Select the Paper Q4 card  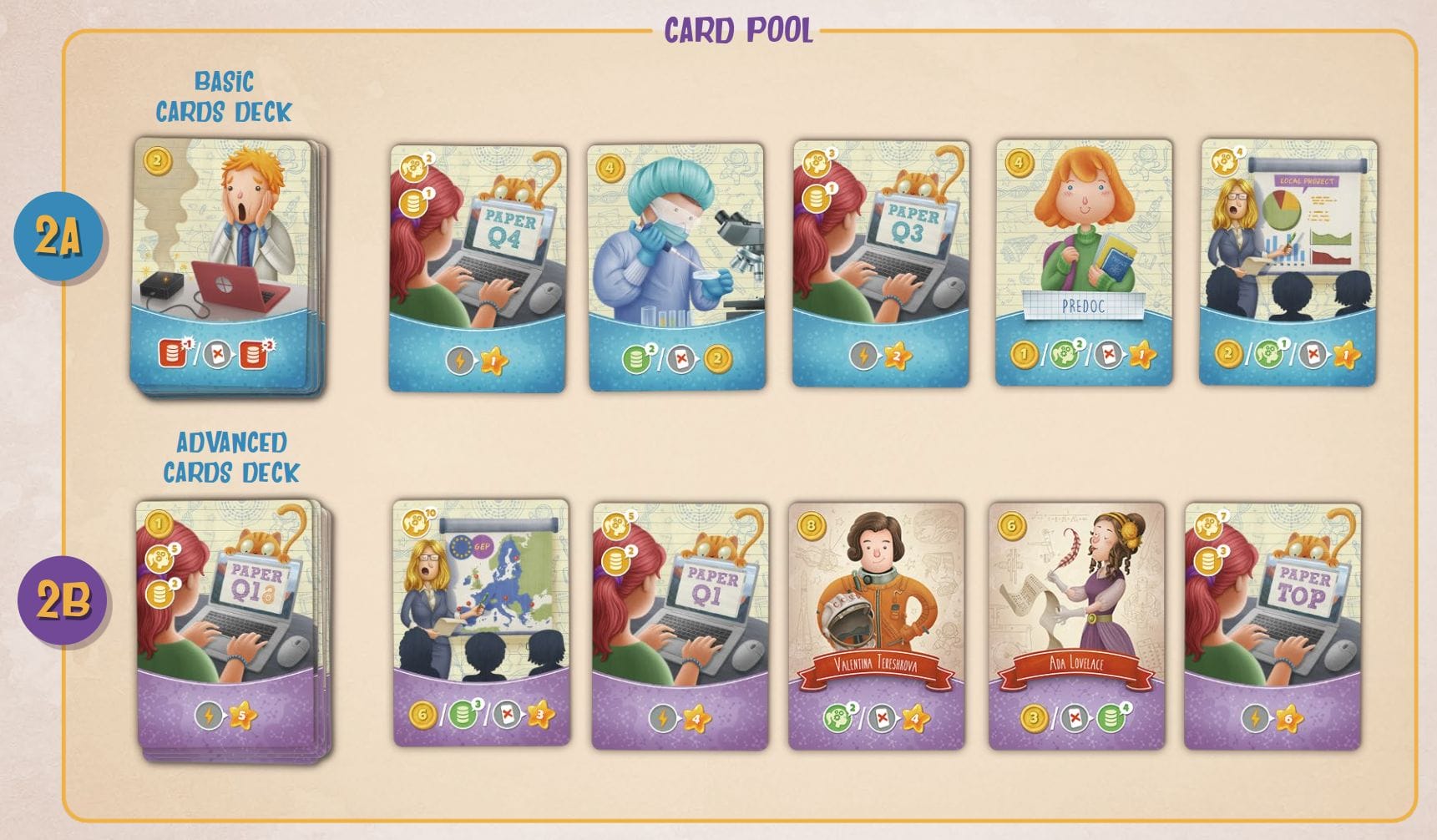pos(478,267)
